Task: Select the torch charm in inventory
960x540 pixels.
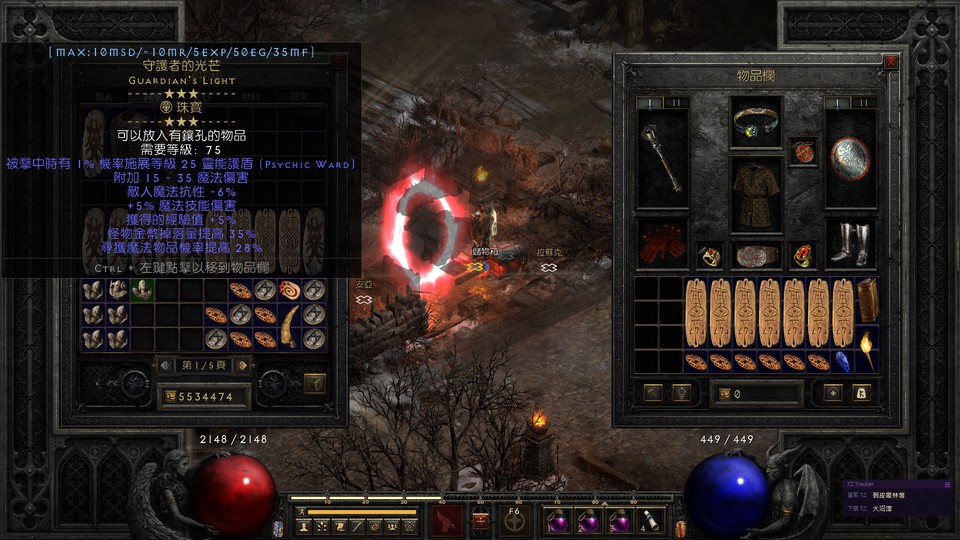Action: coord(867,348)
